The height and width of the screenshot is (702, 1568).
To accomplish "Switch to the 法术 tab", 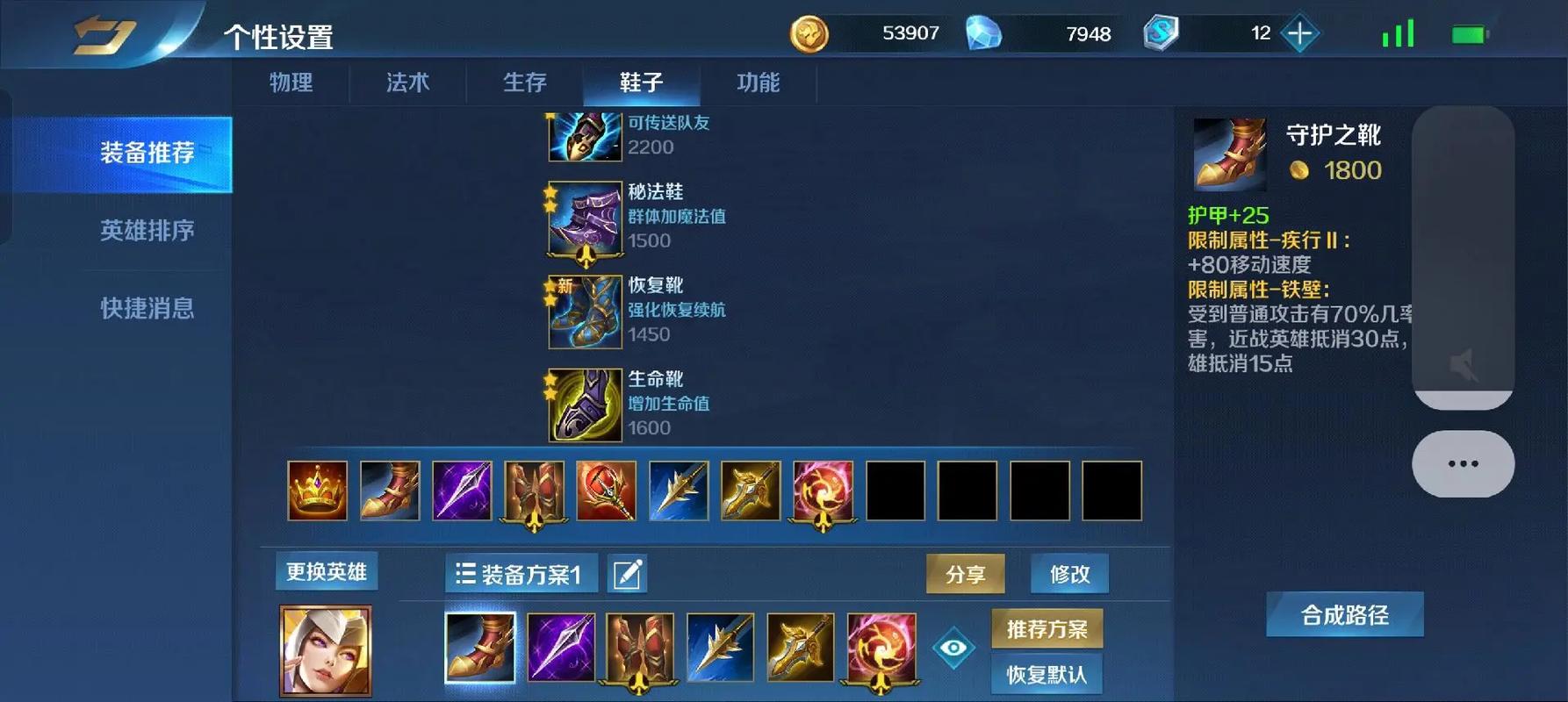I will (406, 83).
